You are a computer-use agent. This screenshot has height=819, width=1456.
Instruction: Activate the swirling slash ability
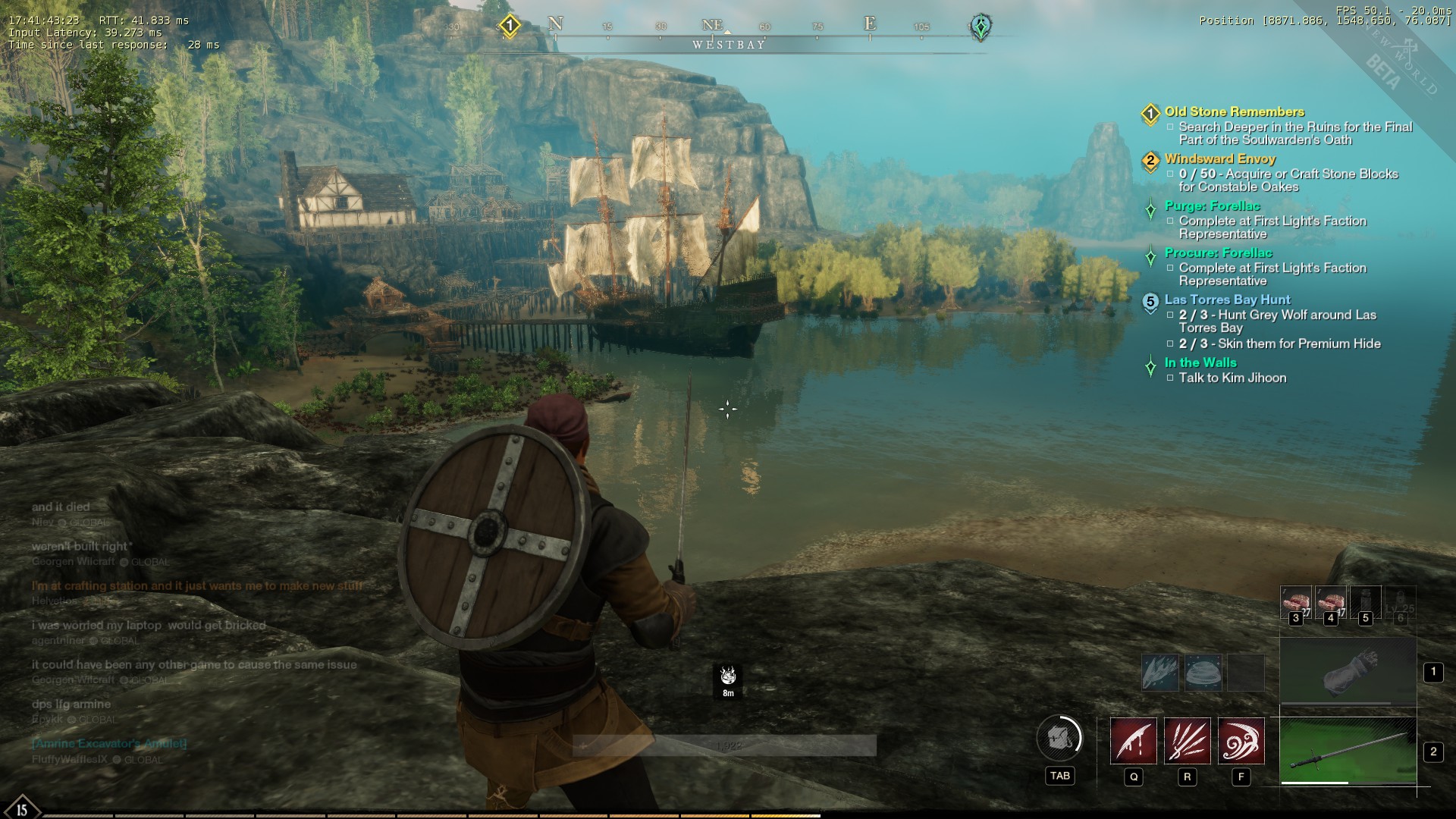(x=1241, y=741)
